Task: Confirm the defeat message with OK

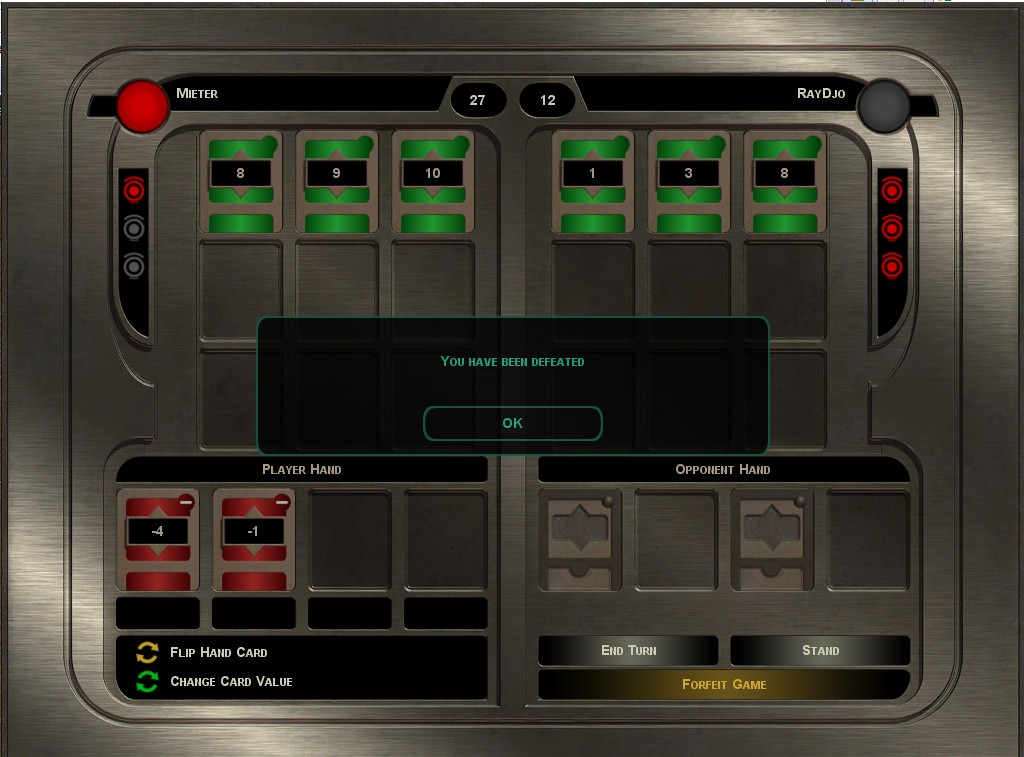Action: tap(512, 423)
